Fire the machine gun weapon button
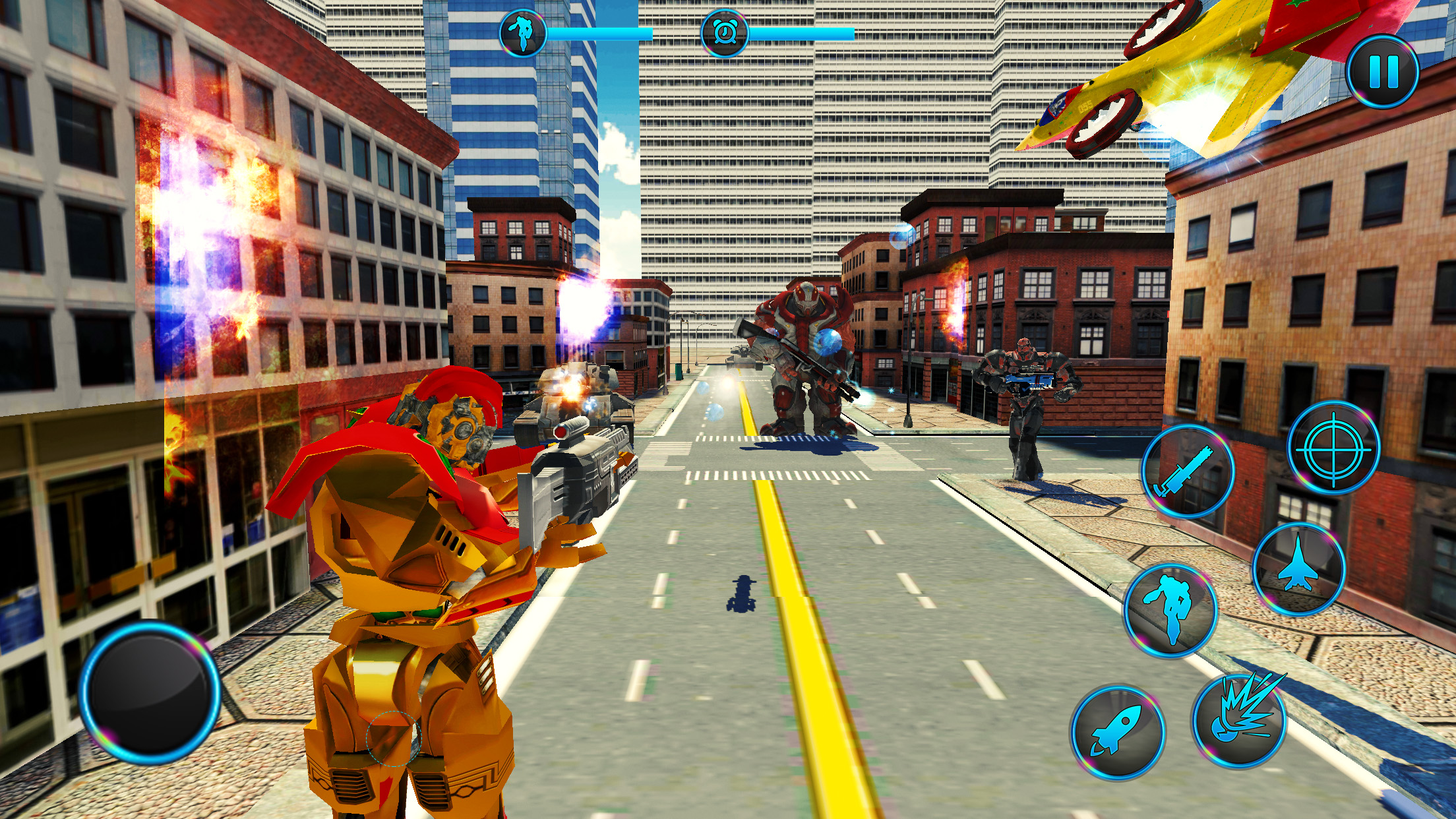Image resolution: width=1456 pixels, height=819 pixels. (1188, 471)
